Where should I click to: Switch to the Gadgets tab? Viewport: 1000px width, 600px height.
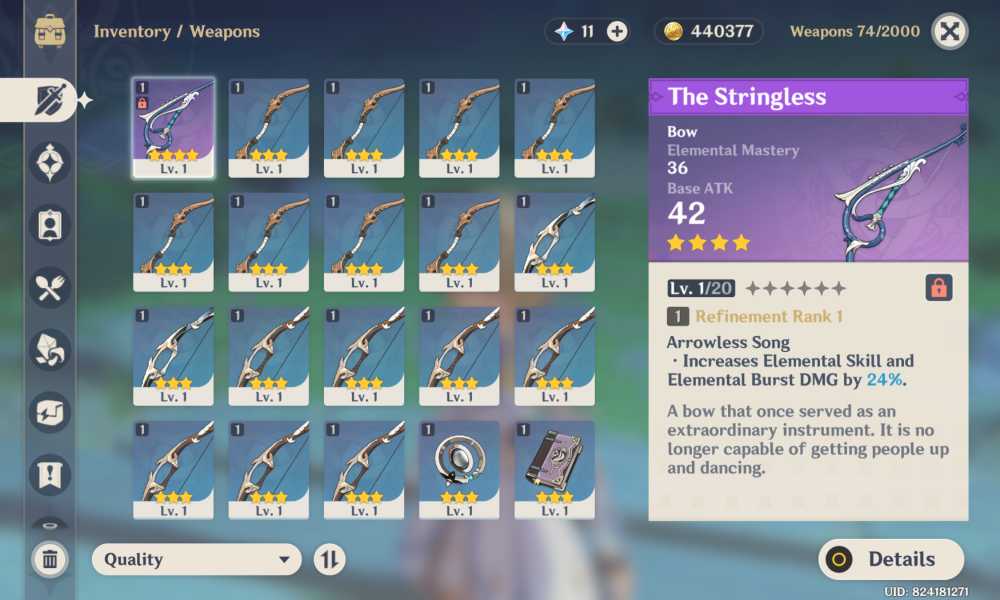[x=50, y=412]
